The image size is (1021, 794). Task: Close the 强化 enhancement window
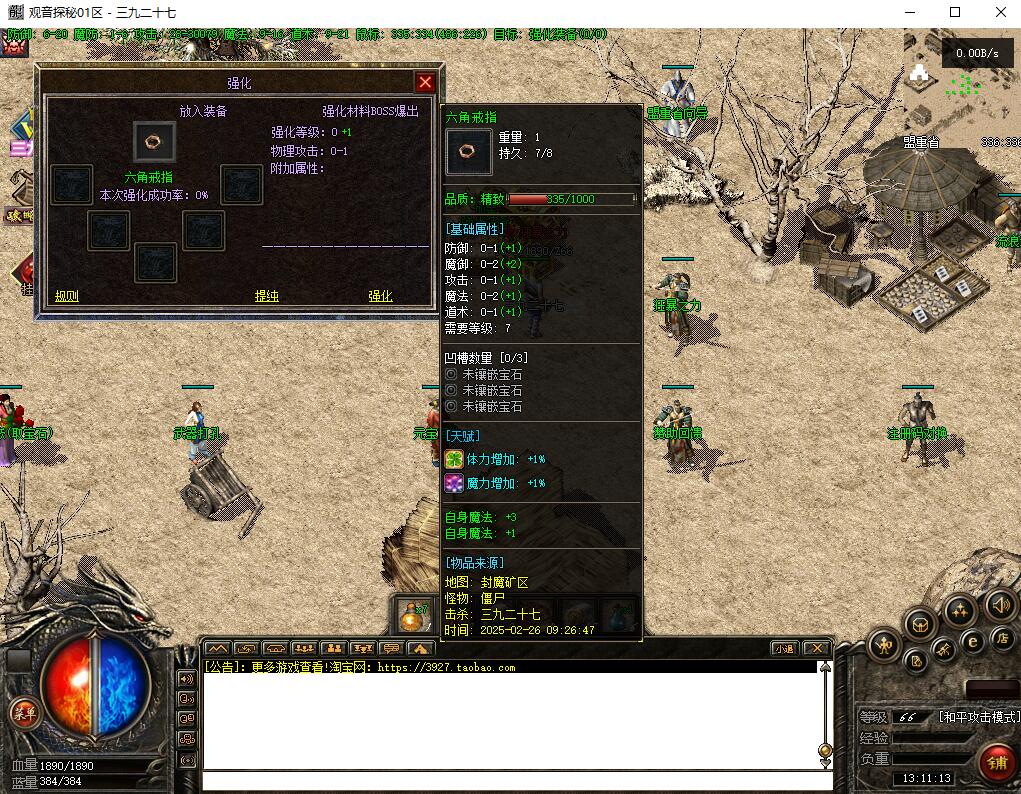click(425, 83)
